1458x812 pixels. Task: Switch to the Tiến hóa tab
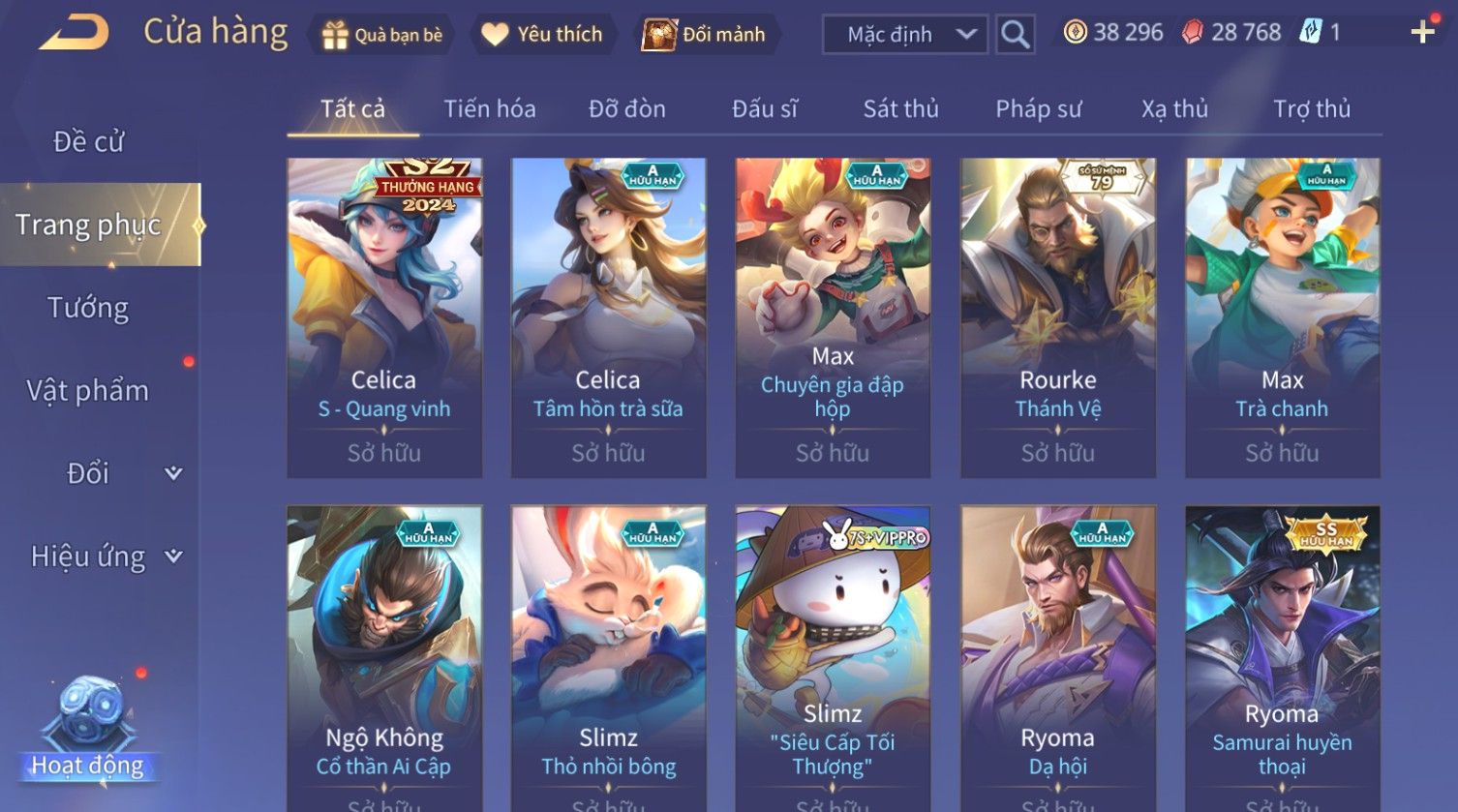[489, 108]
